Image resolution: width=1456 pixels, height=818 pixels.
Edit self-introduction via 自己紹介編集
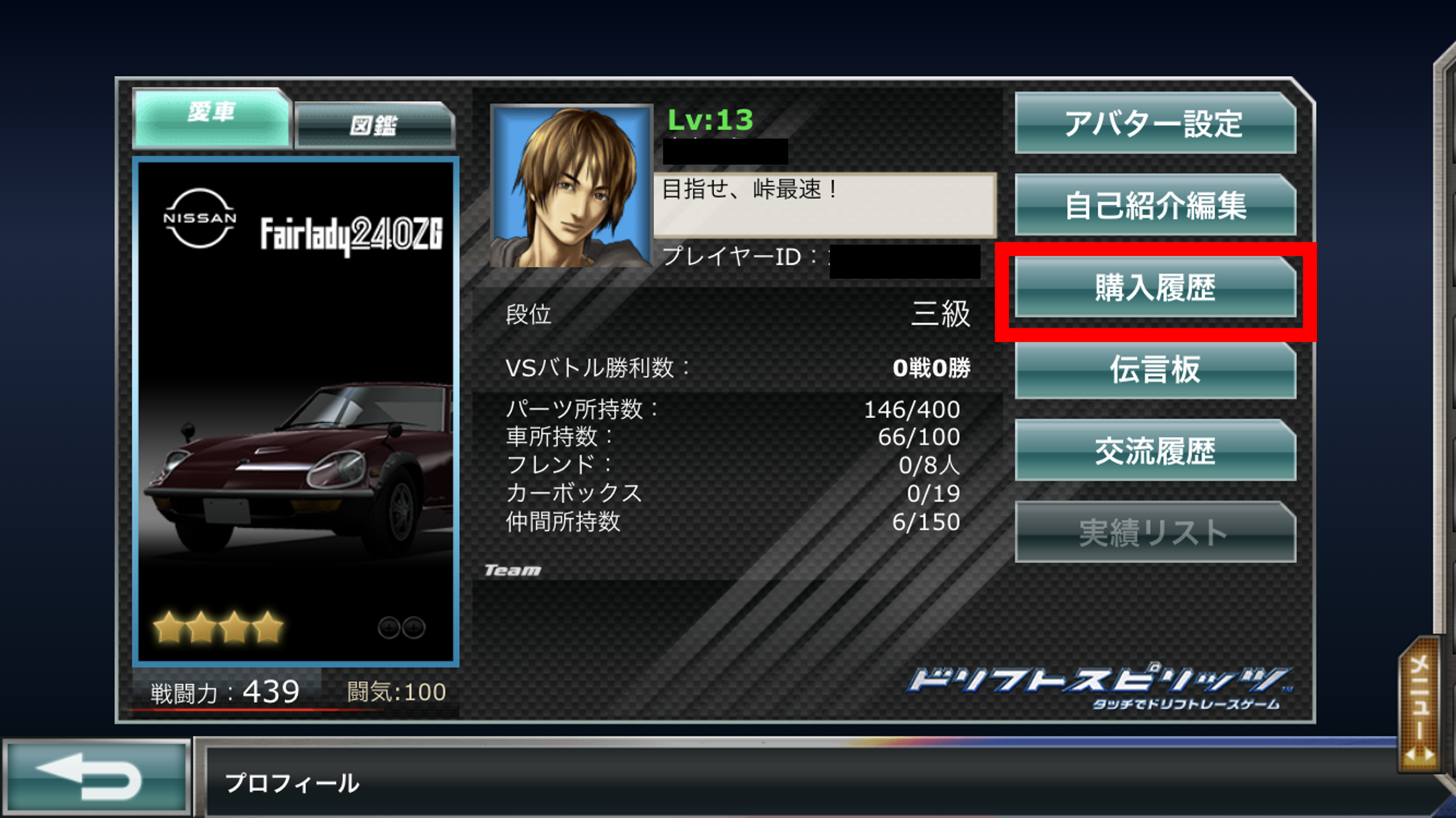1155,204
